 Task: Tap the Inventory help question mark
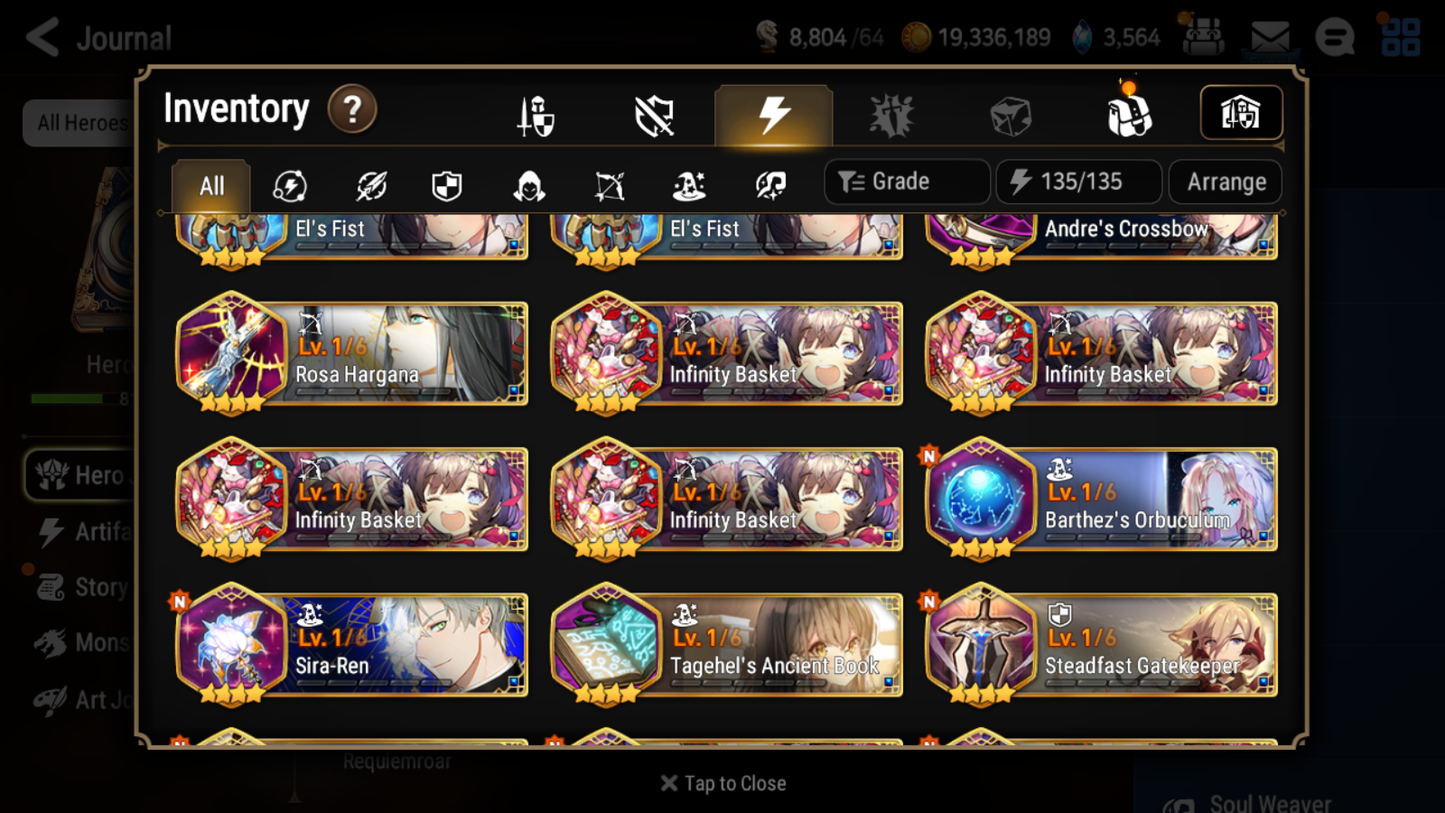pos(352,110)
